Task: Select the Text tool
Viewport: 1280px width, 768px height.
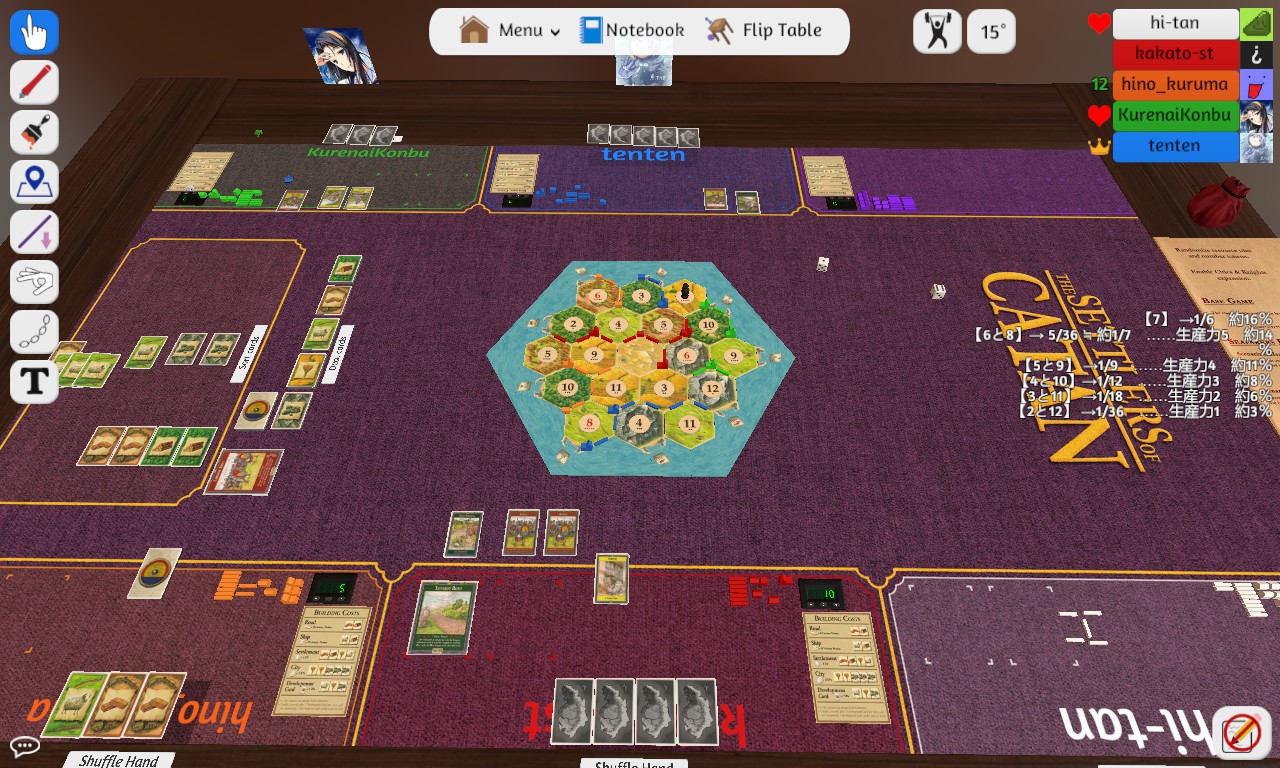Action: click(x=33, y=381)
